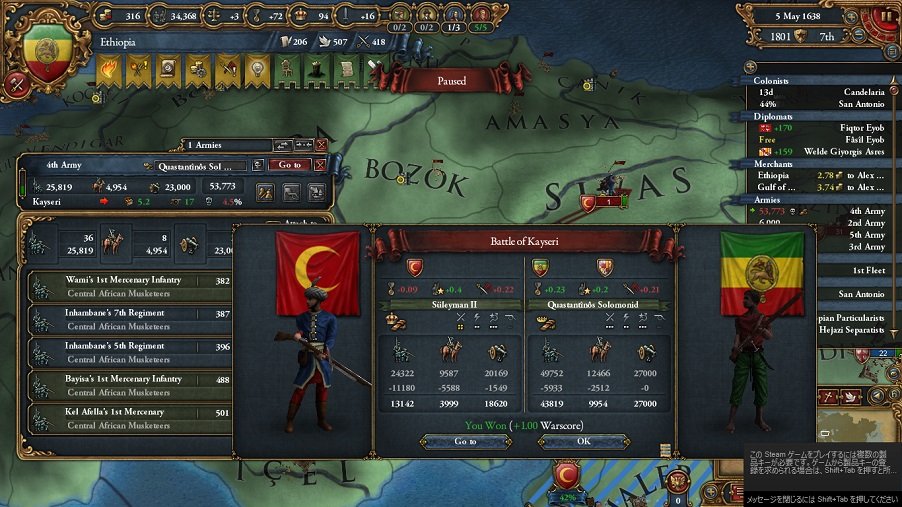Close the 1 Armies selection bar
902x507 pixels.
click(x=320, y=146)
